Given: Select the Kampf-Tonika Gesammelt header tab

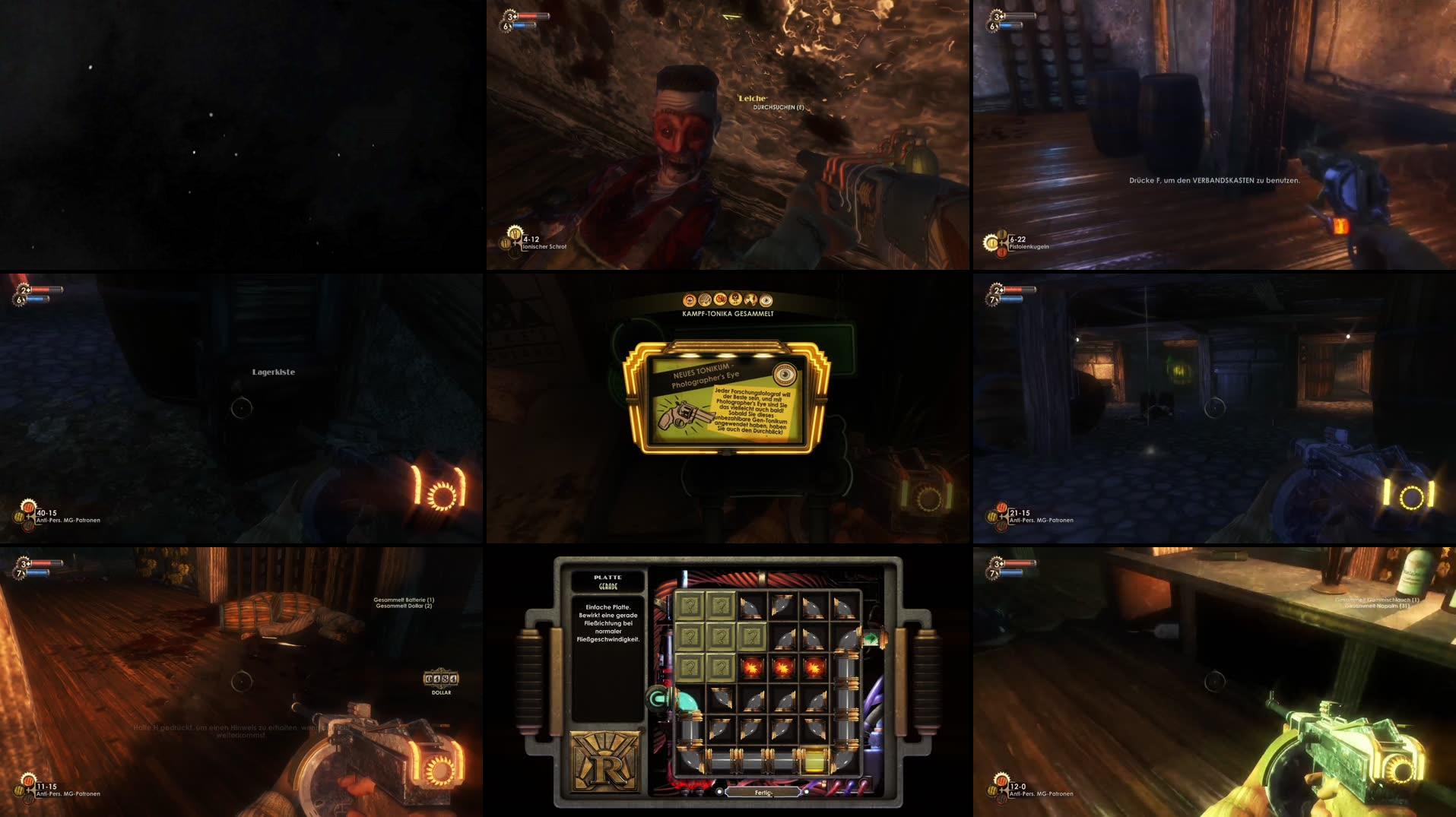Looking at the screenshot, I should tap(728, 312).
